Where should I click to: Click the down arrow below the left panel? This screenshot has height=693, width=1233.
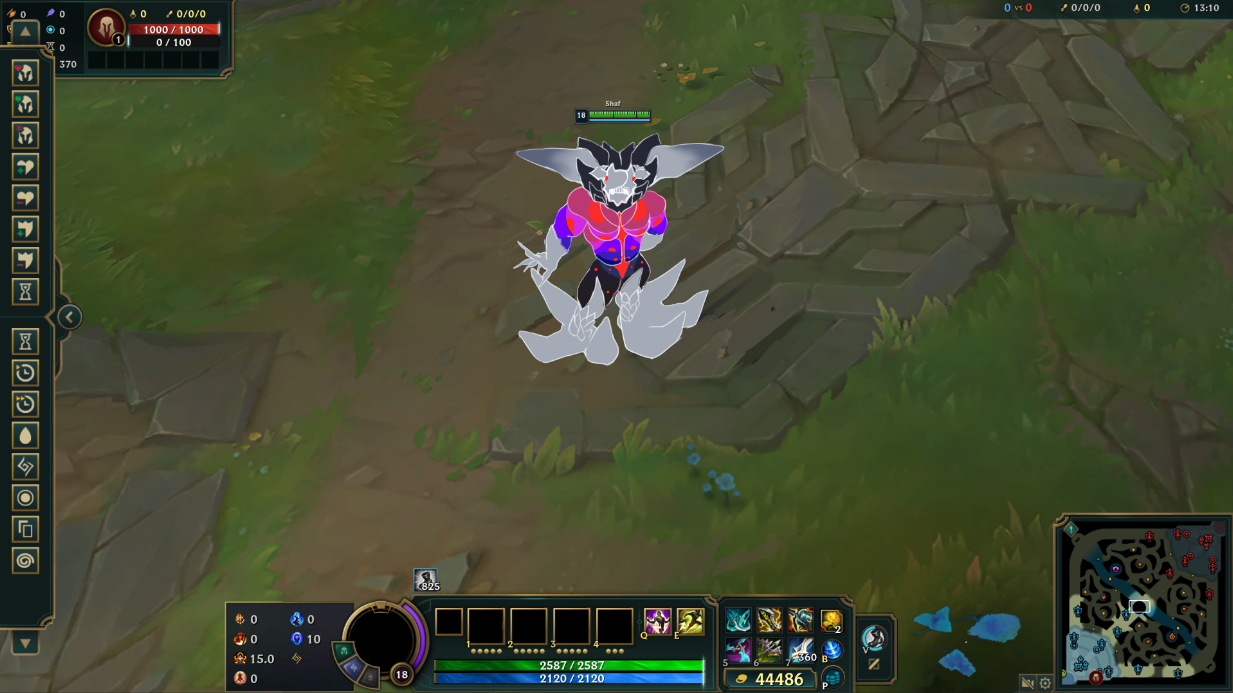[25, 643]
